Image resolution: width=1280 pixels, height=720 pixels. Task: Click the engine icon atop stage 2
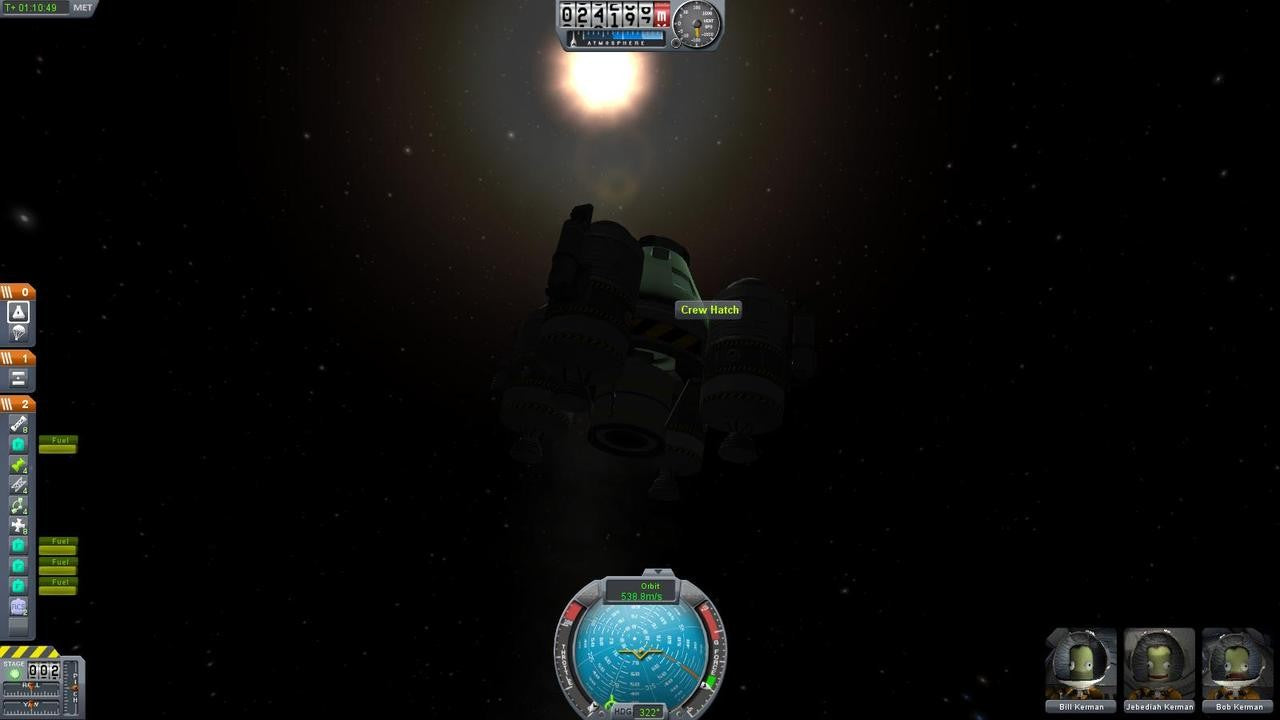[x=18, y=422]
